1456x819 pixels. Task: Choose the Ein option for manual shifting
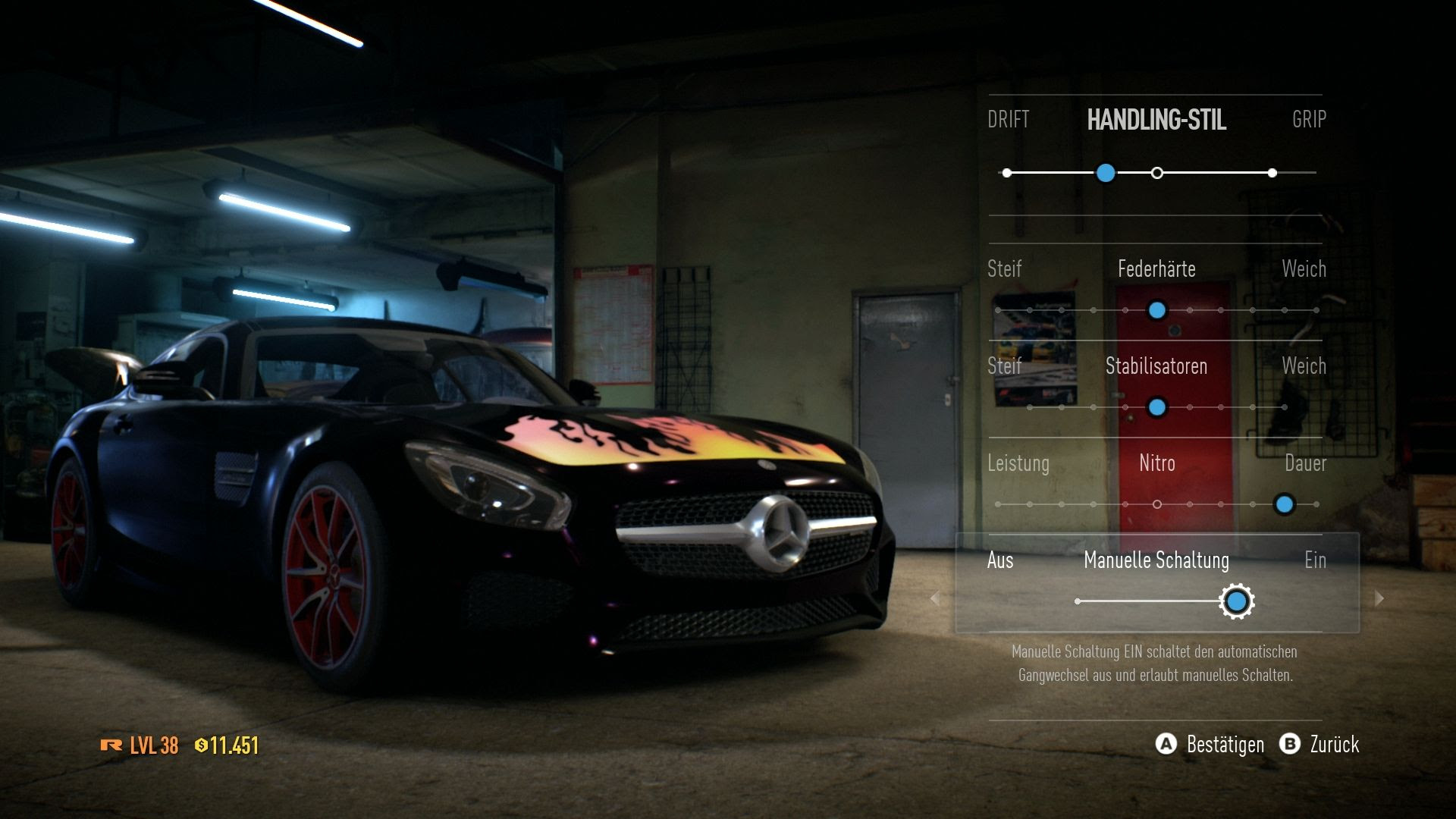tap(1315, 560)
